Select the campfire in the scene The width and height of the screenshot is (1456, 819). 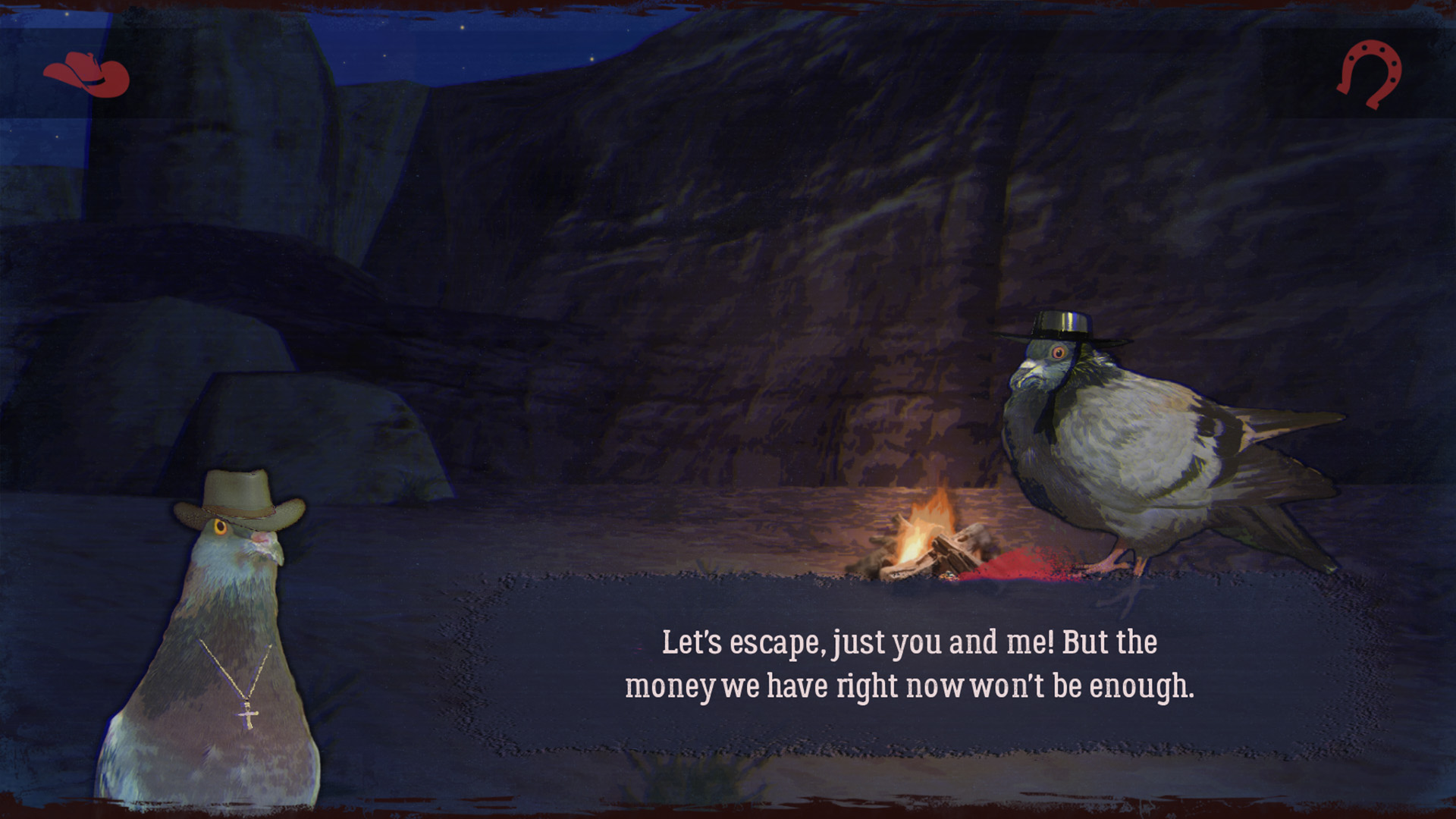[x=929, y=538]
